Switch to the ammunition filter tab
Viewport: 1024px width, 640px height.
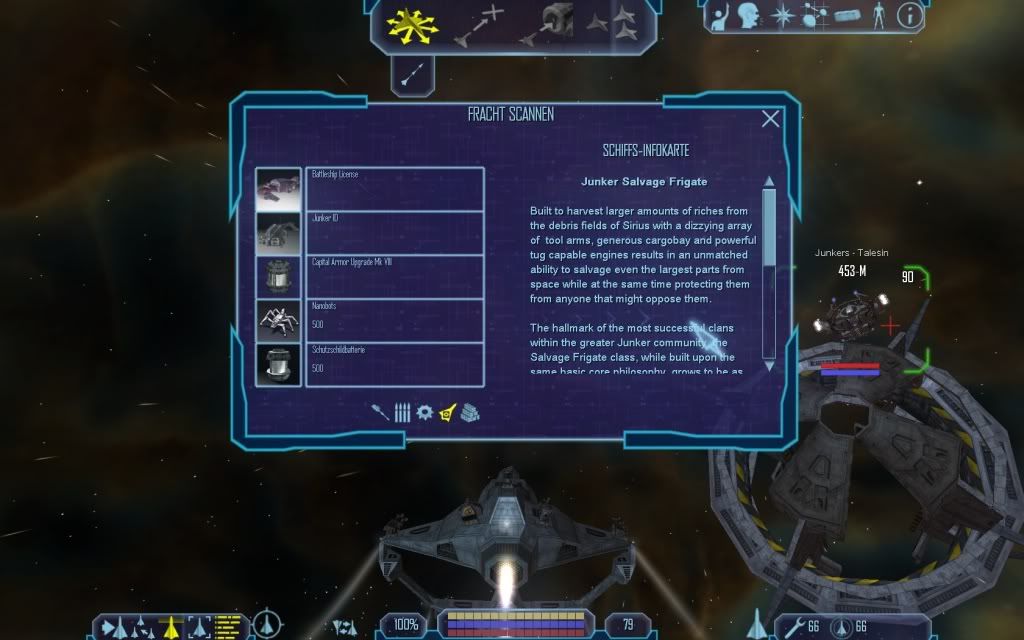(402, 412)
